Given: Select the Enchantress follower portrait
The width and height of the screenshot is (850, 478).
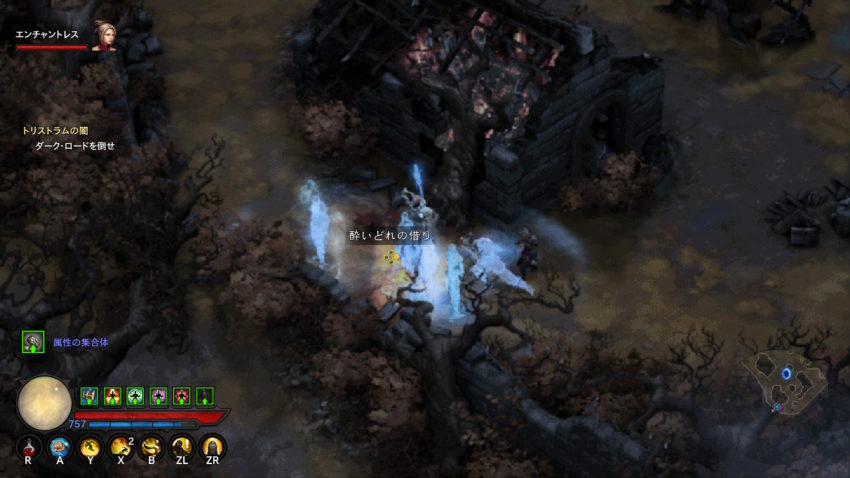Looking at the screenshot, I should pyautogui.click(x=104, y=36).
